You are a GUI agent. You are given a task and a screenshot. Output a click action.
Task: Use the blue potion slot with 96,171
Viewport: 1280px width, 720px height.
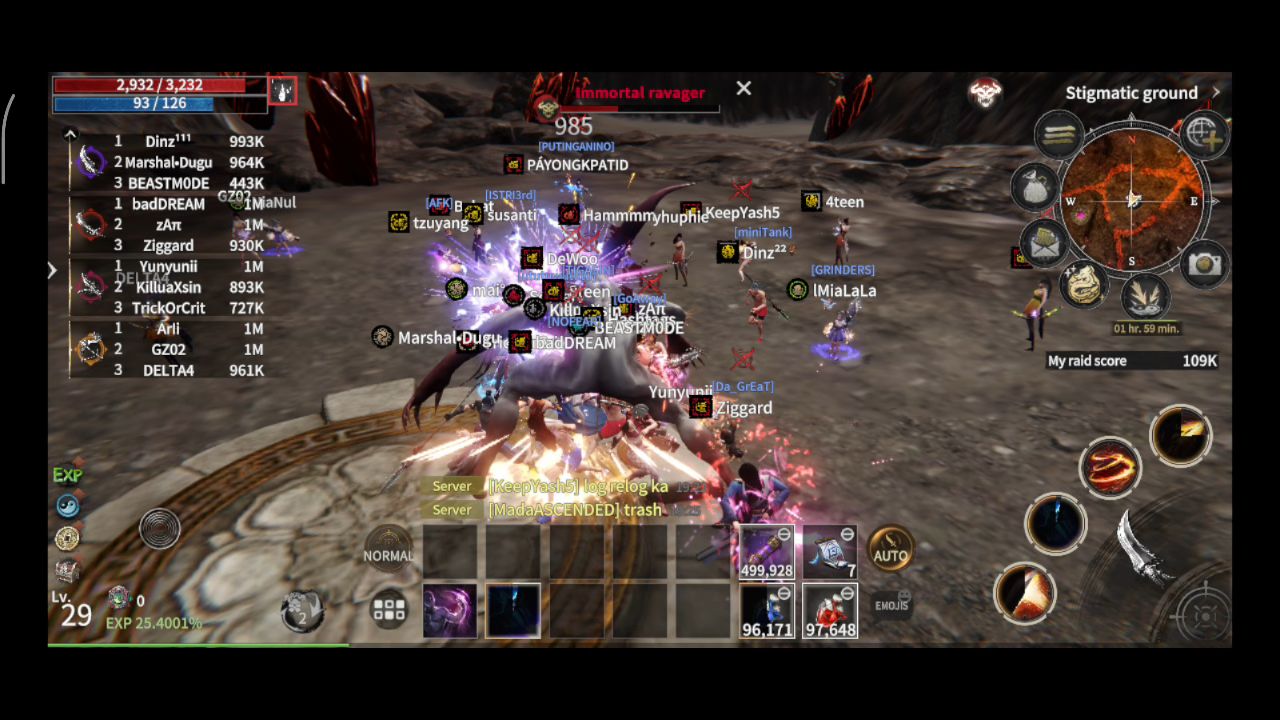[x=767, y=610]
